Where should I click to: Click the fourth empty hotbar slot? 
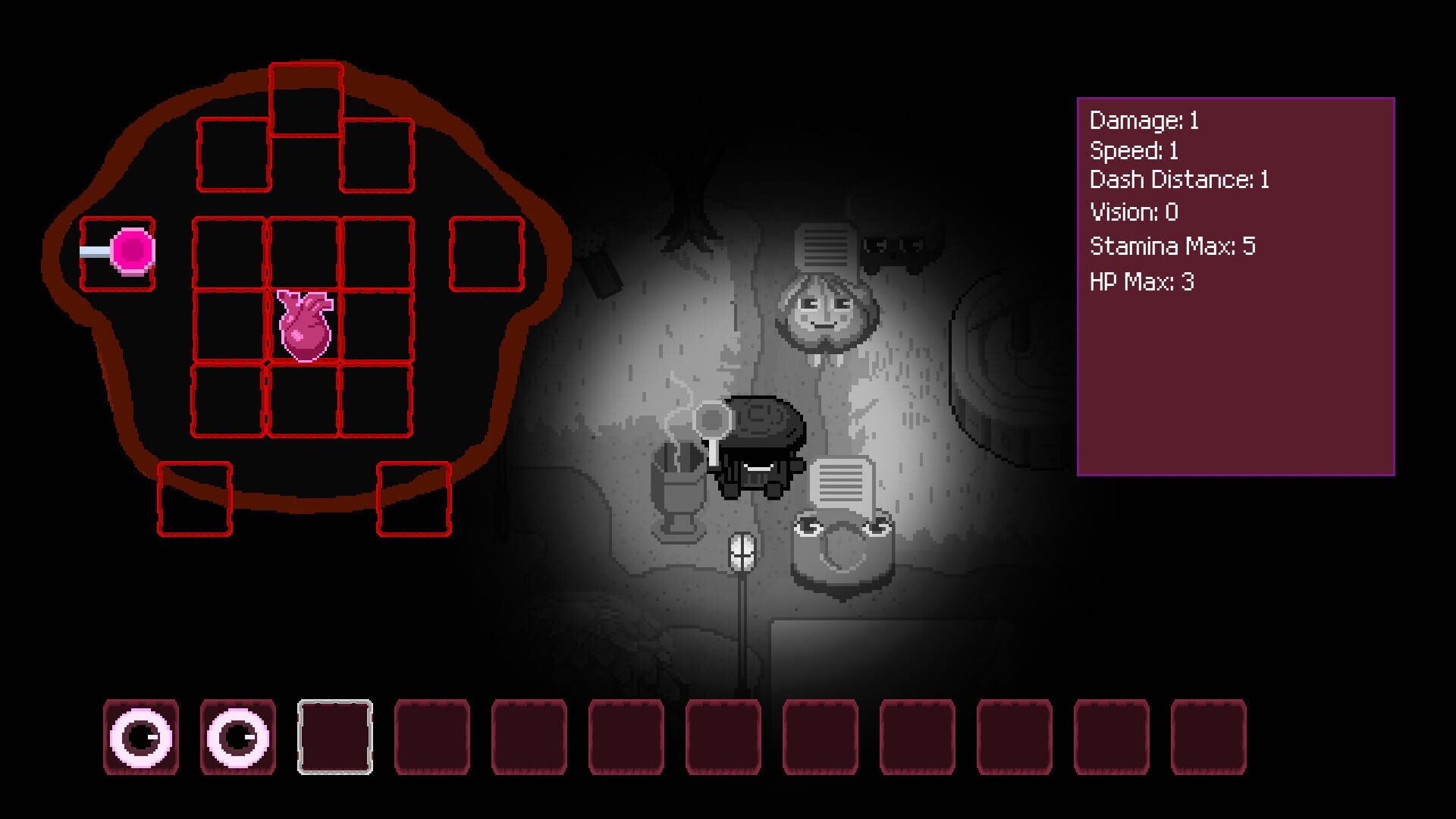pos(432,736)
